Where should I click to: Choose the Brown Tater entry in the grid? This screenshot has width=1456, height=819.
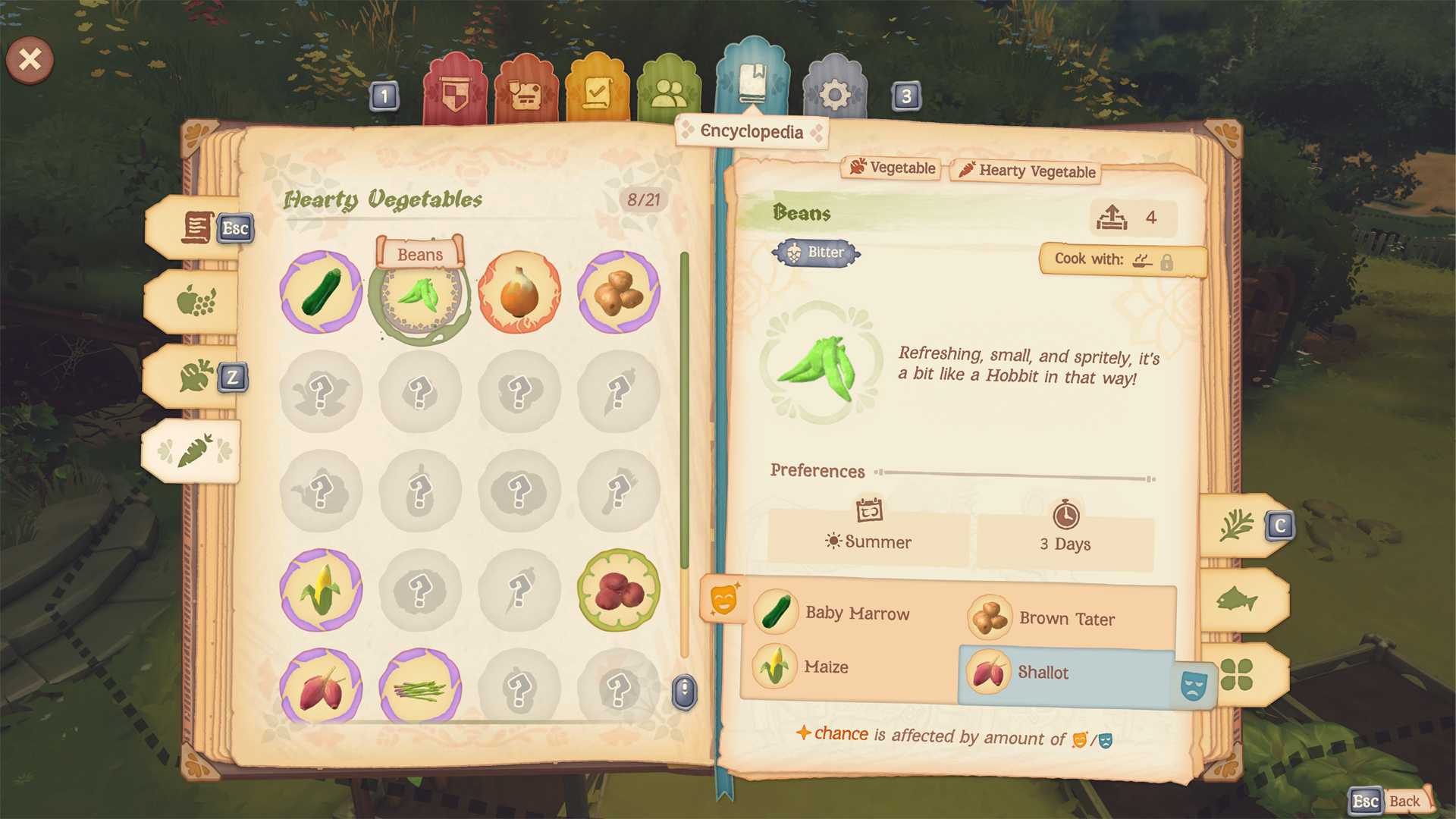click(618, 293)
